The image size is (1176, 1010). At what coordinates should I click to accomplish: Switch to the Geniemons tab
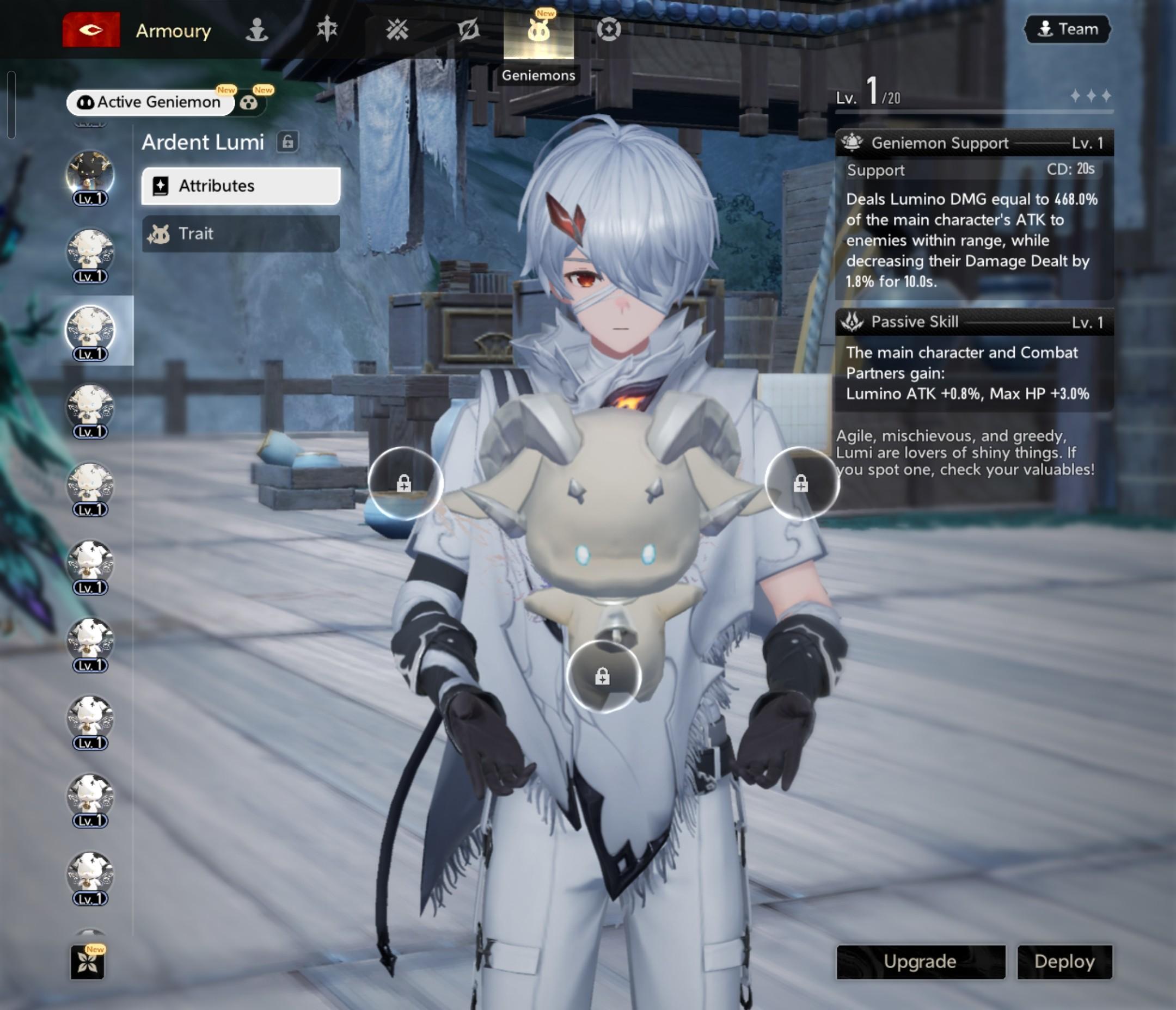tap(538, 31)
